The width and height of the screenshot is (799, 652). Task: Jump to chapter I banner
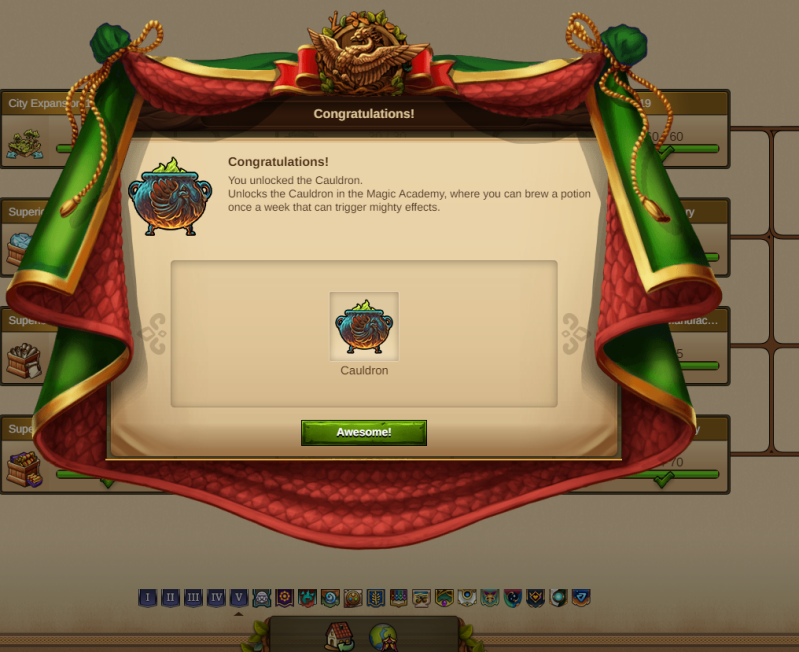click(x=148, y=598)
